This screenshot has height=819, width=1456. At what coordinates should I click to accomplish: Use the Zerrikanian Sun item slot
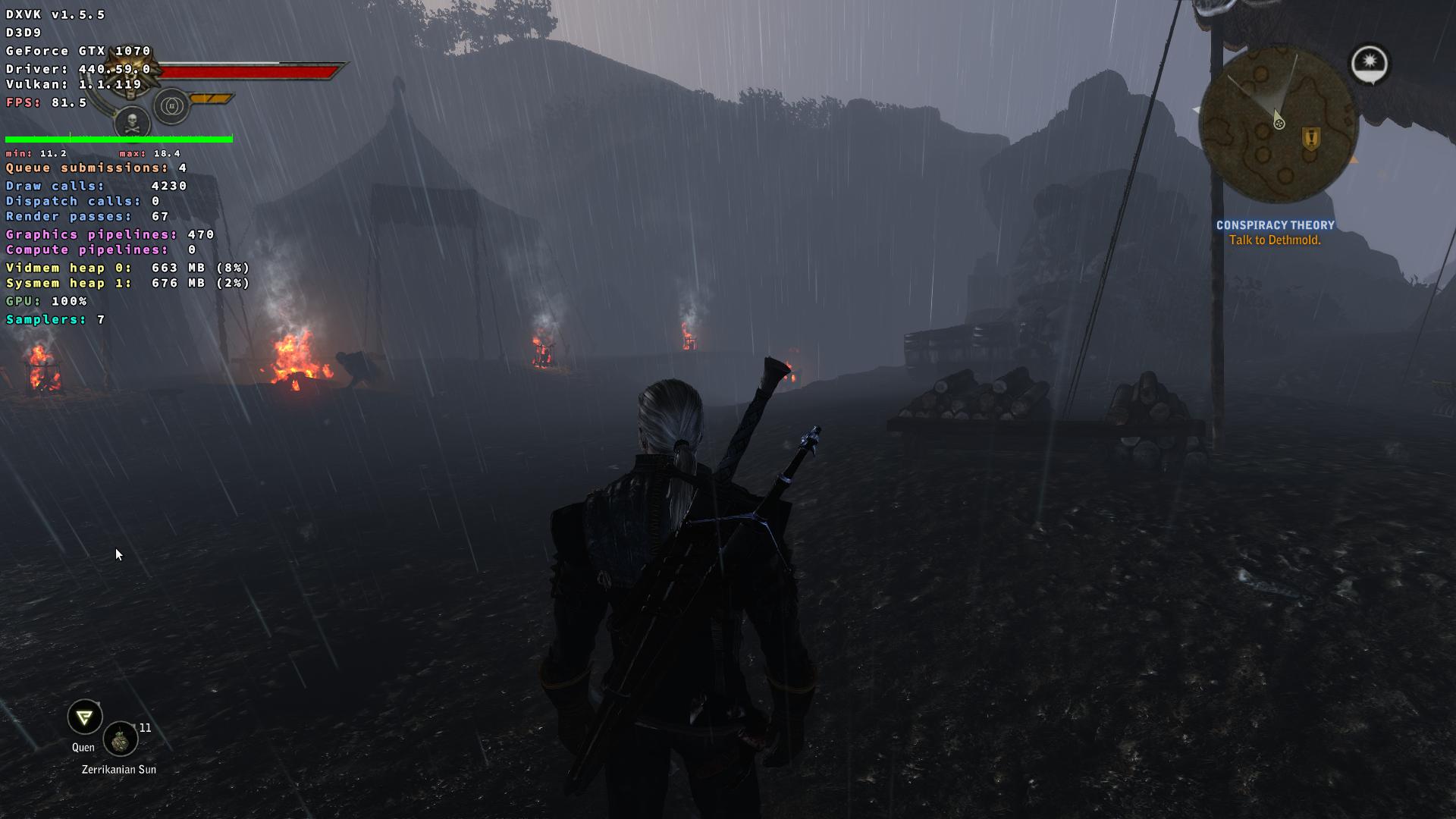pyautogui.click(x=120, y=739)
